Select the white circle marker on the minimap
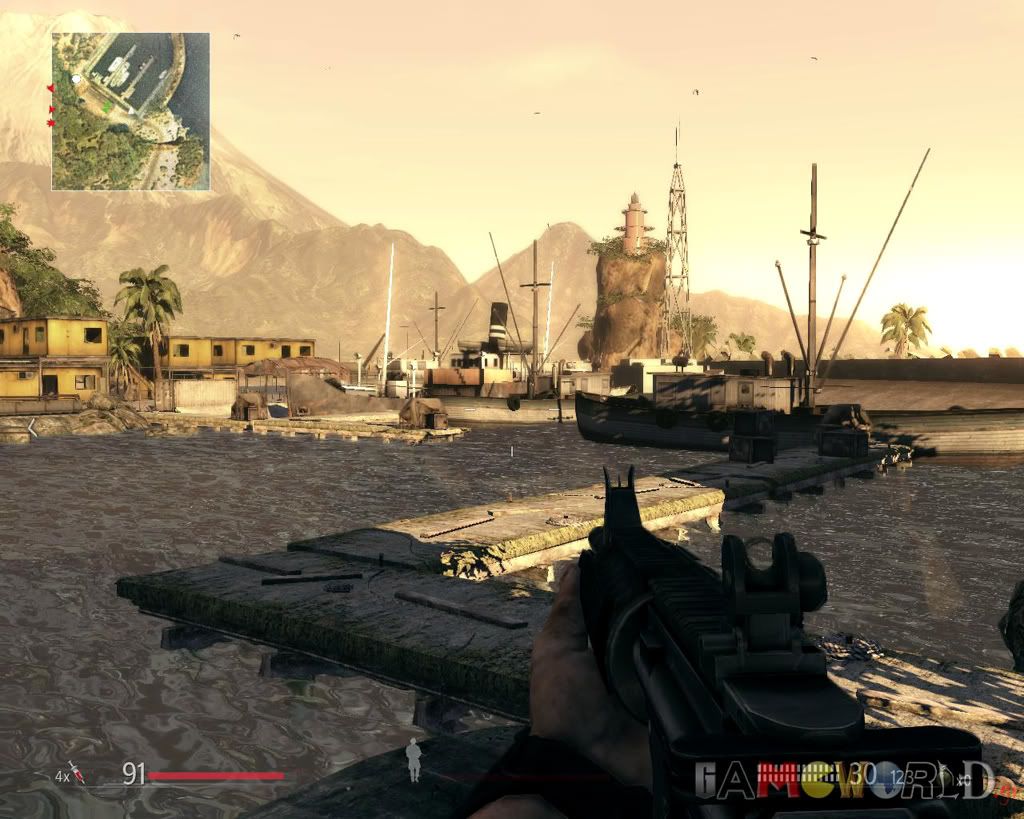The image size is (1024, 819). 76,77
